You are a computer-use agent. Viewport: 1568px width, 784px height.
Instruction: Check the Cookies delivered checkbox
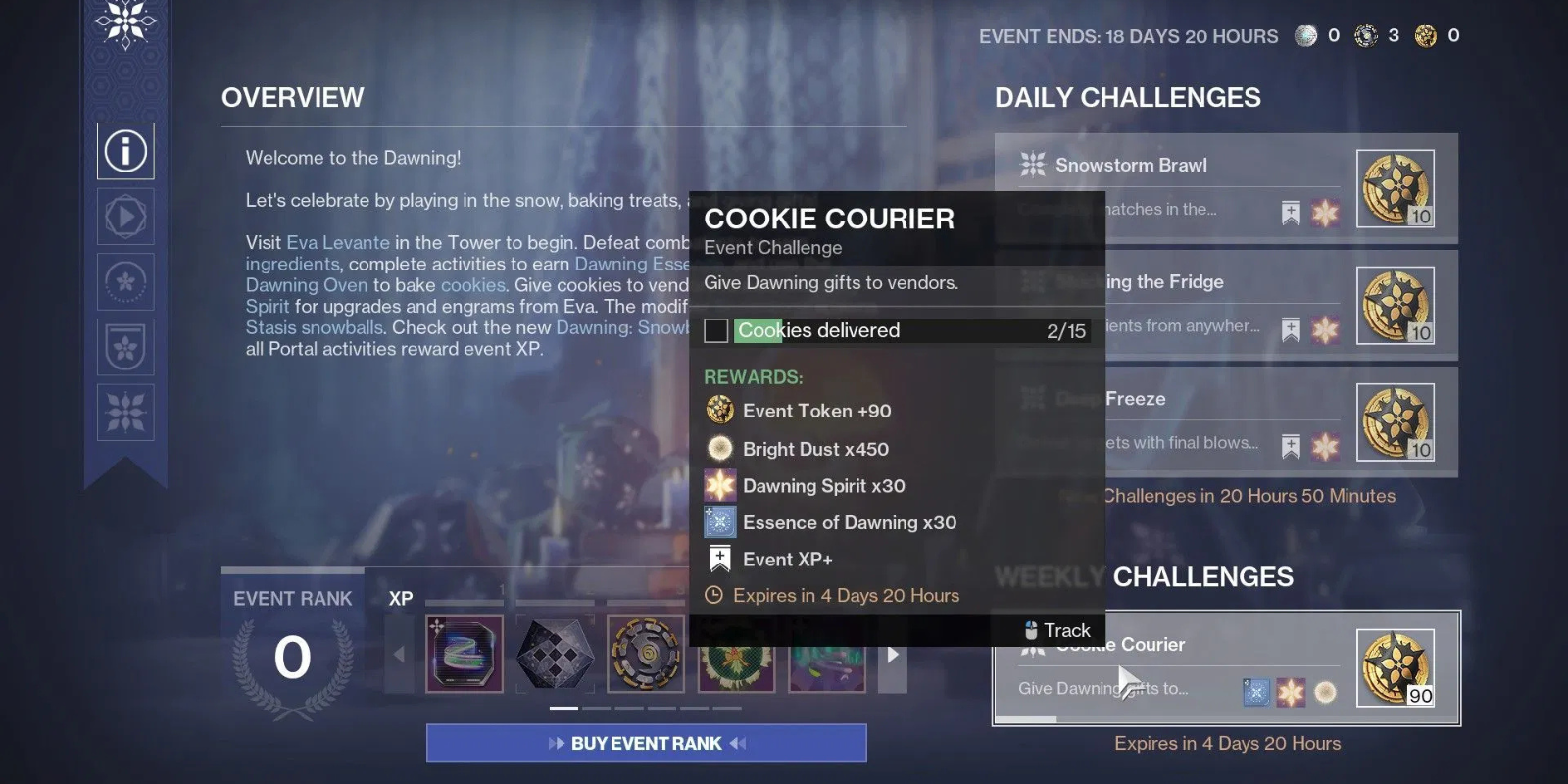coord(714,330)
